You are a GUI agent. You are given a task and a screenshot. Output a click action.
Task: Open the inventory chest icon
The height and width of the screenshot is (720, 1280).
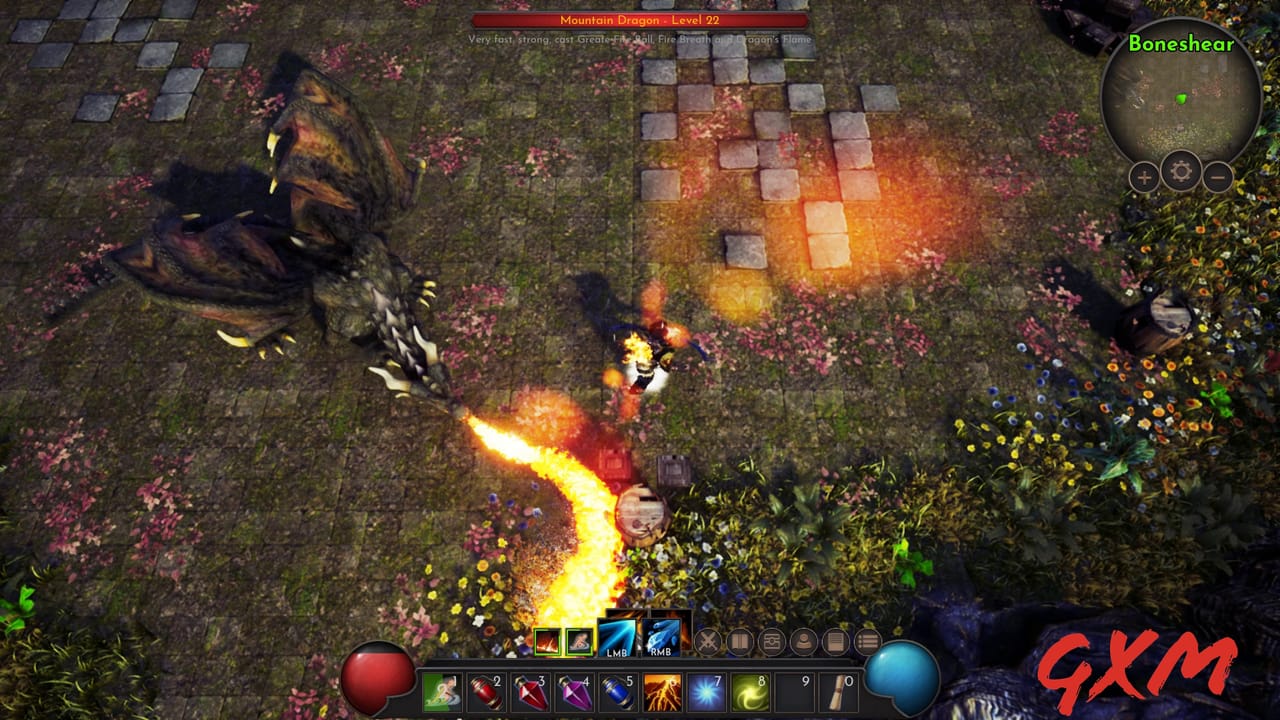[x=774, y=640]
